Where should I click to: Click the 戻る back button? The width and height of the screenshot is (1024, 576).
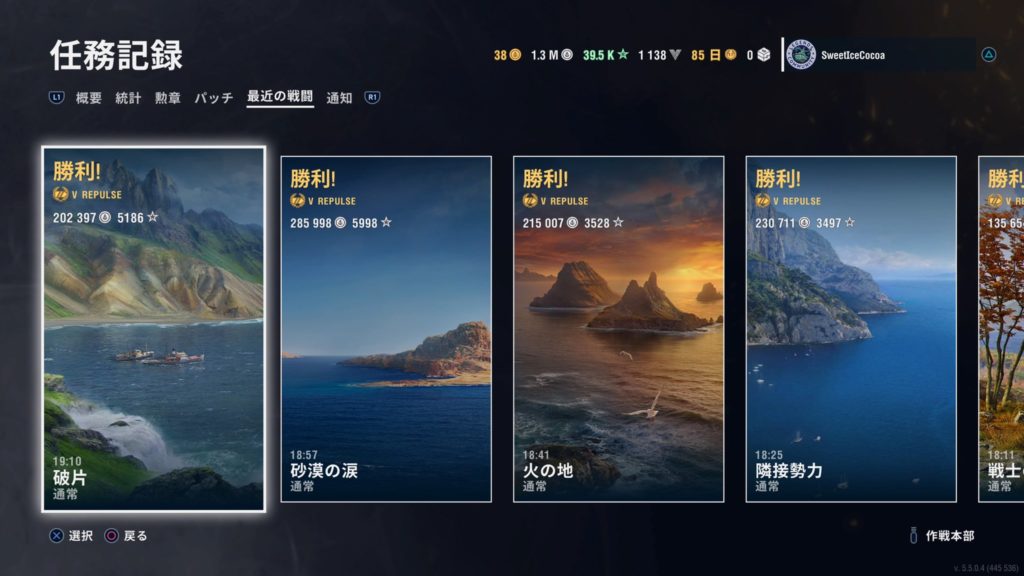126,536
